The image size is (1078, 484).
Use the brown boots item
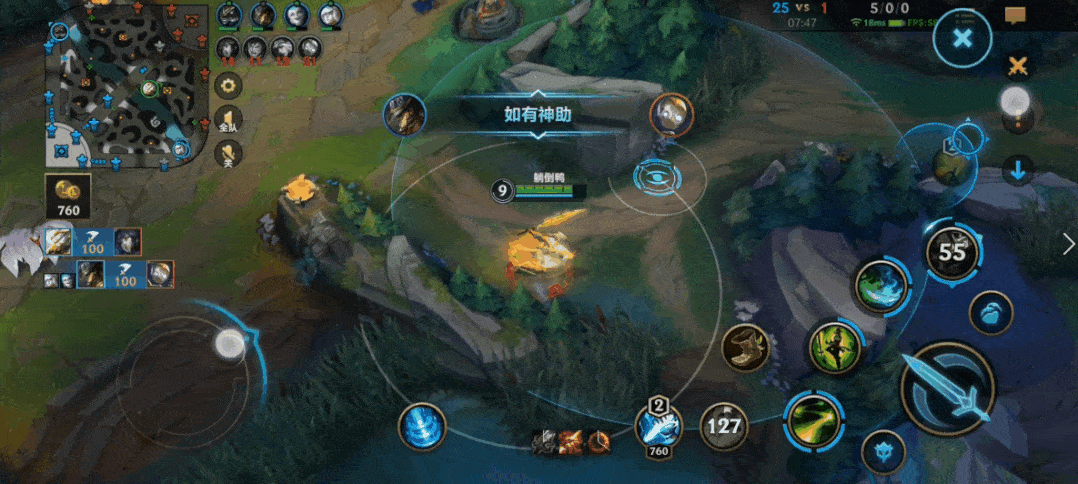pyautogui.click(x=743, y=346)
